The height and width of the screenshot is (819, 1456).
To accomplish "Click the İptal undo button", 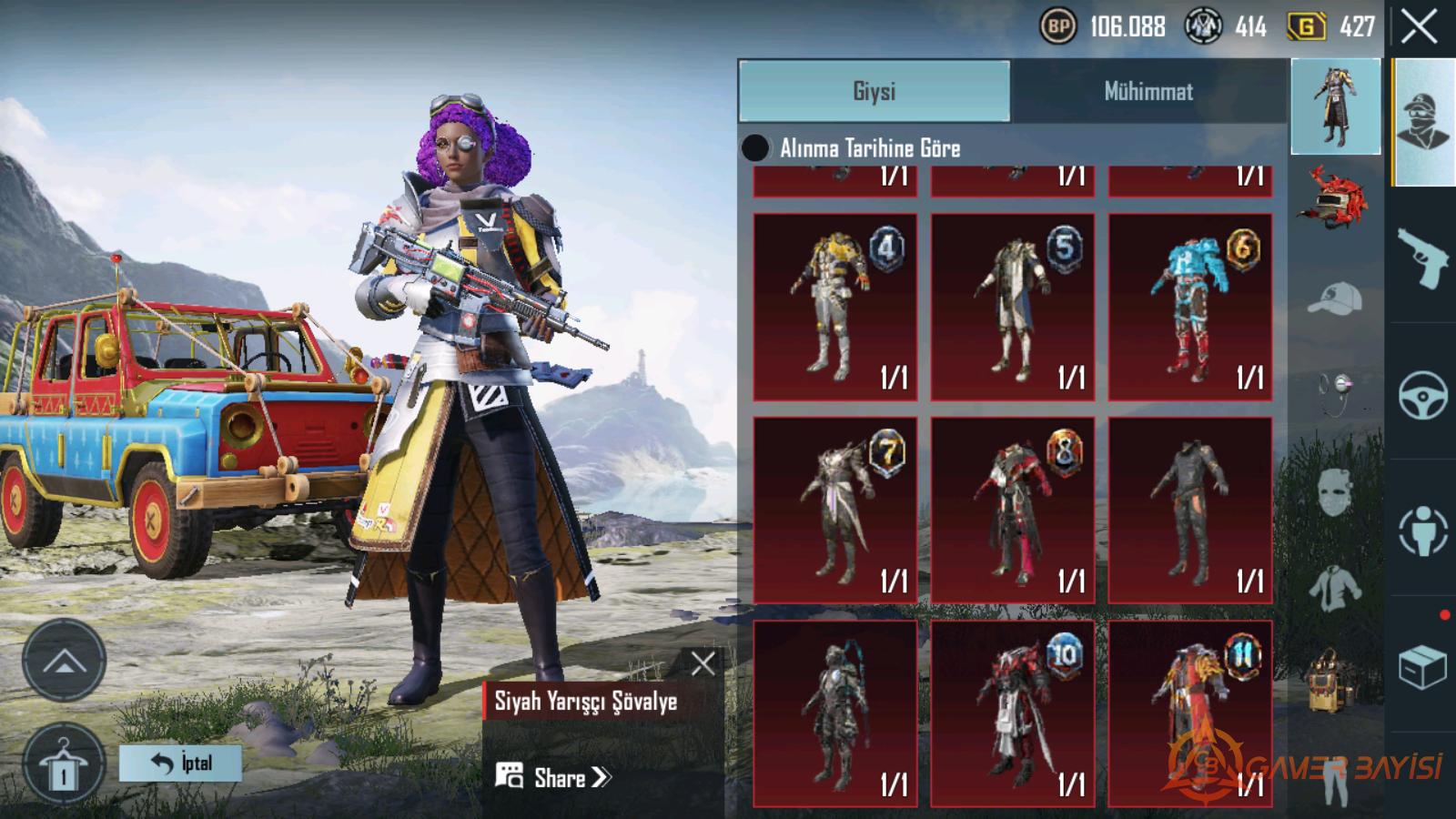I will click(180, 763).
